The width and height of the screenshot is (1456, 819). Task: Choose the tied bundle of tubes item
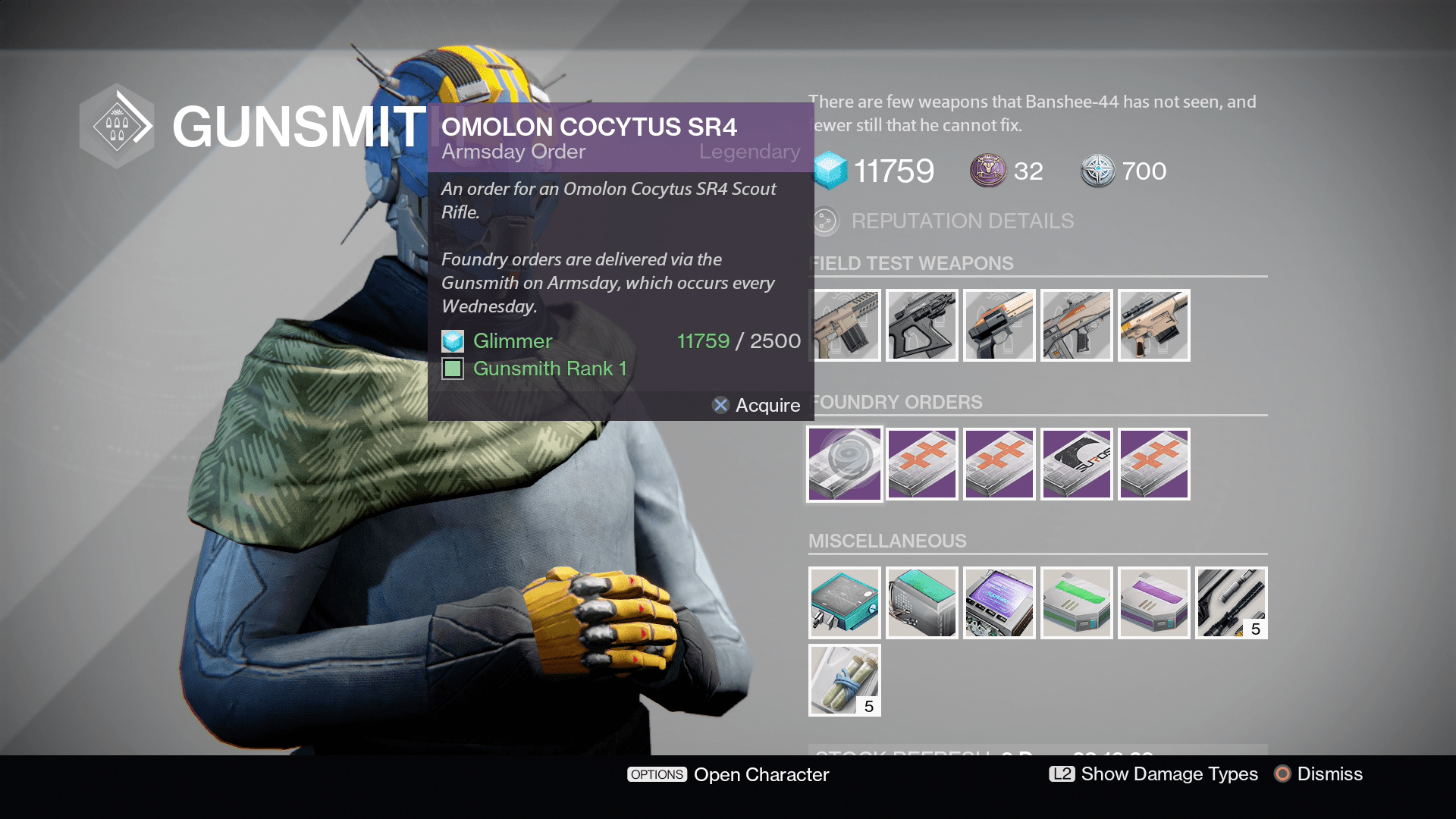point(844,680)
